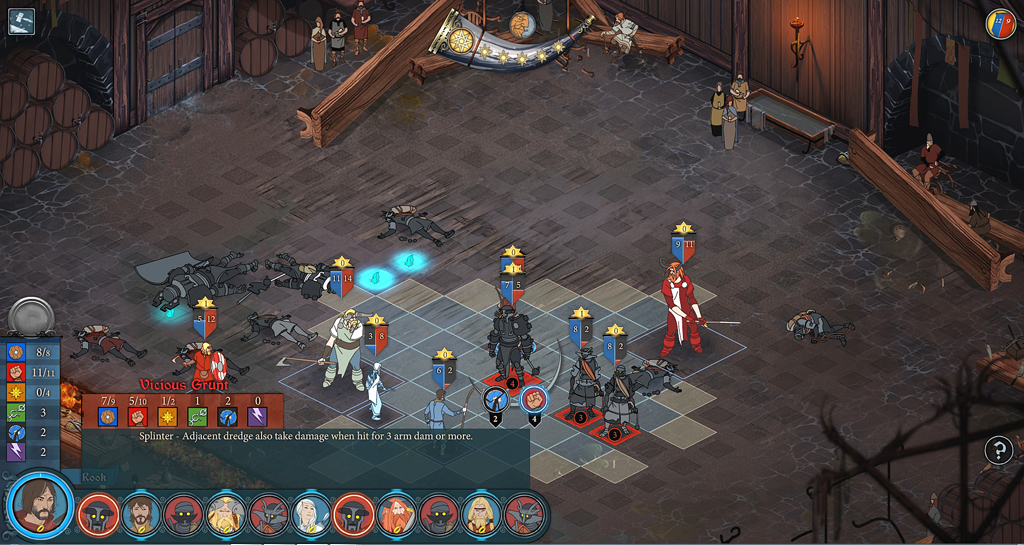Open the question mark help button
Image resolution: width=1024 pixels, height=545 pixels.
[x=998, y=450]
